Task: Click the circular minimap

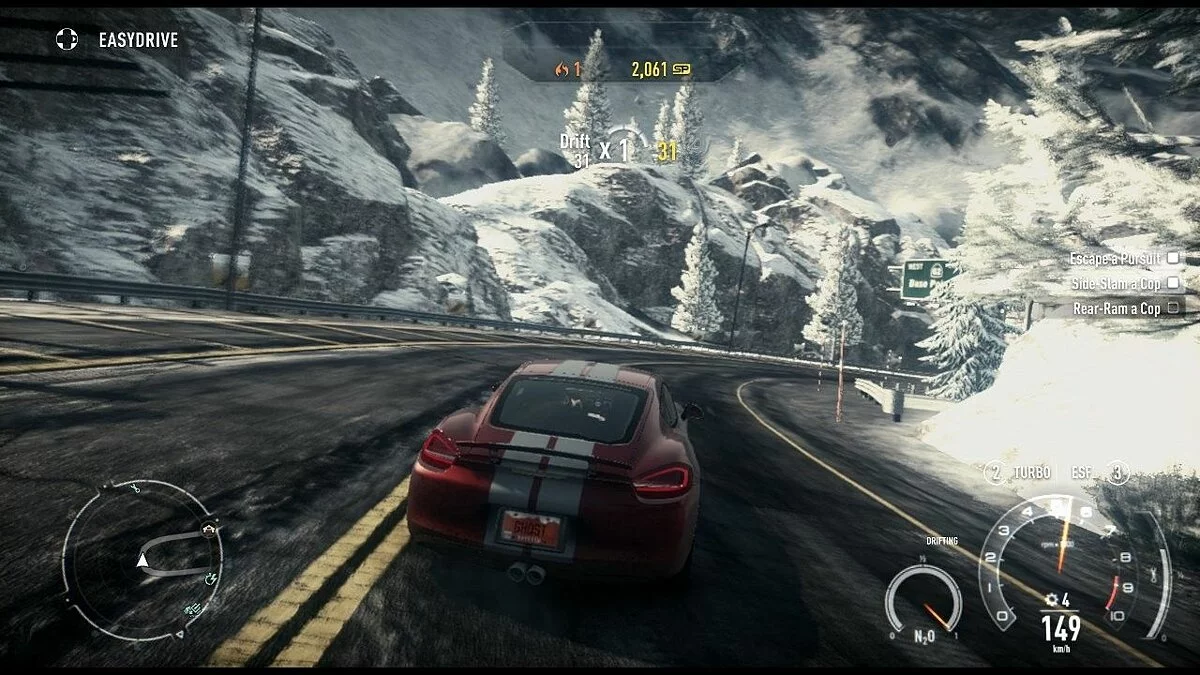Action: tap(142, 559)
